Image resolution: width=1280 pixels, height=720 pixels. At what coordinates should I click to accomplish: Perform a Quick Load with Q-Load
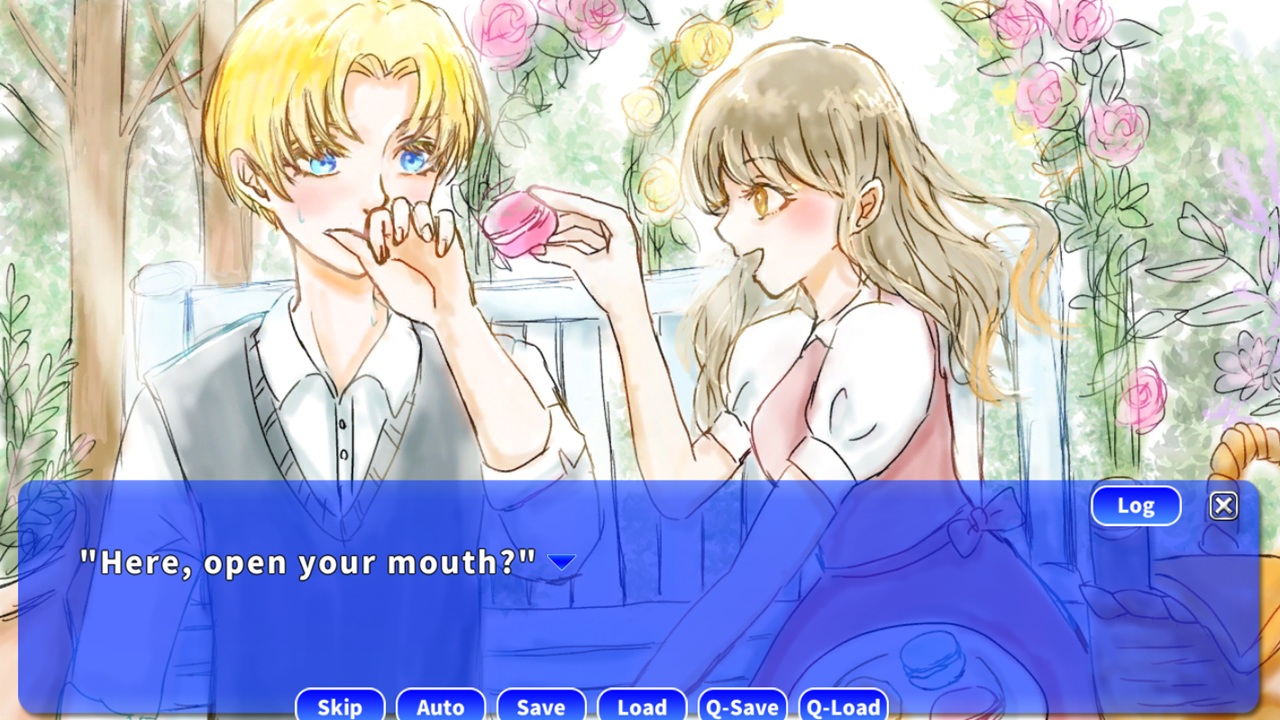[844, 706]
